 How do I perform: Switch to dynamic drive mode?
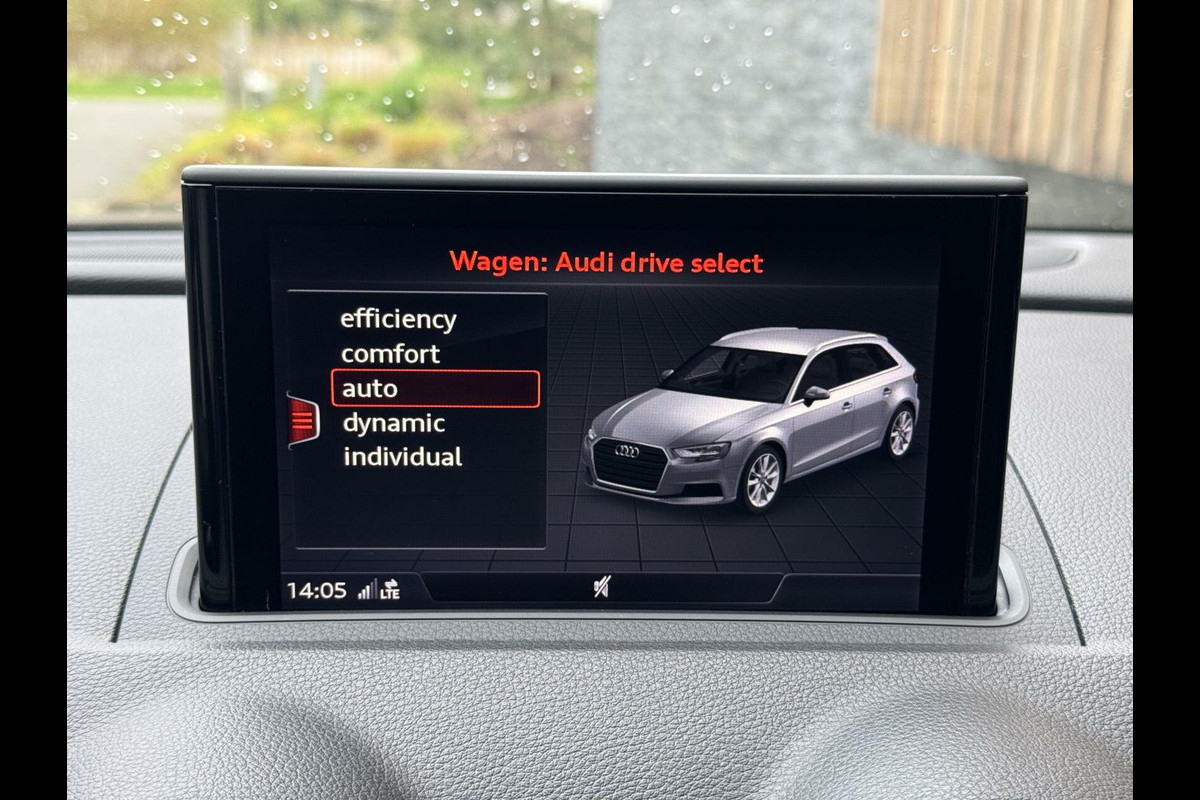[x=393, y=423]
